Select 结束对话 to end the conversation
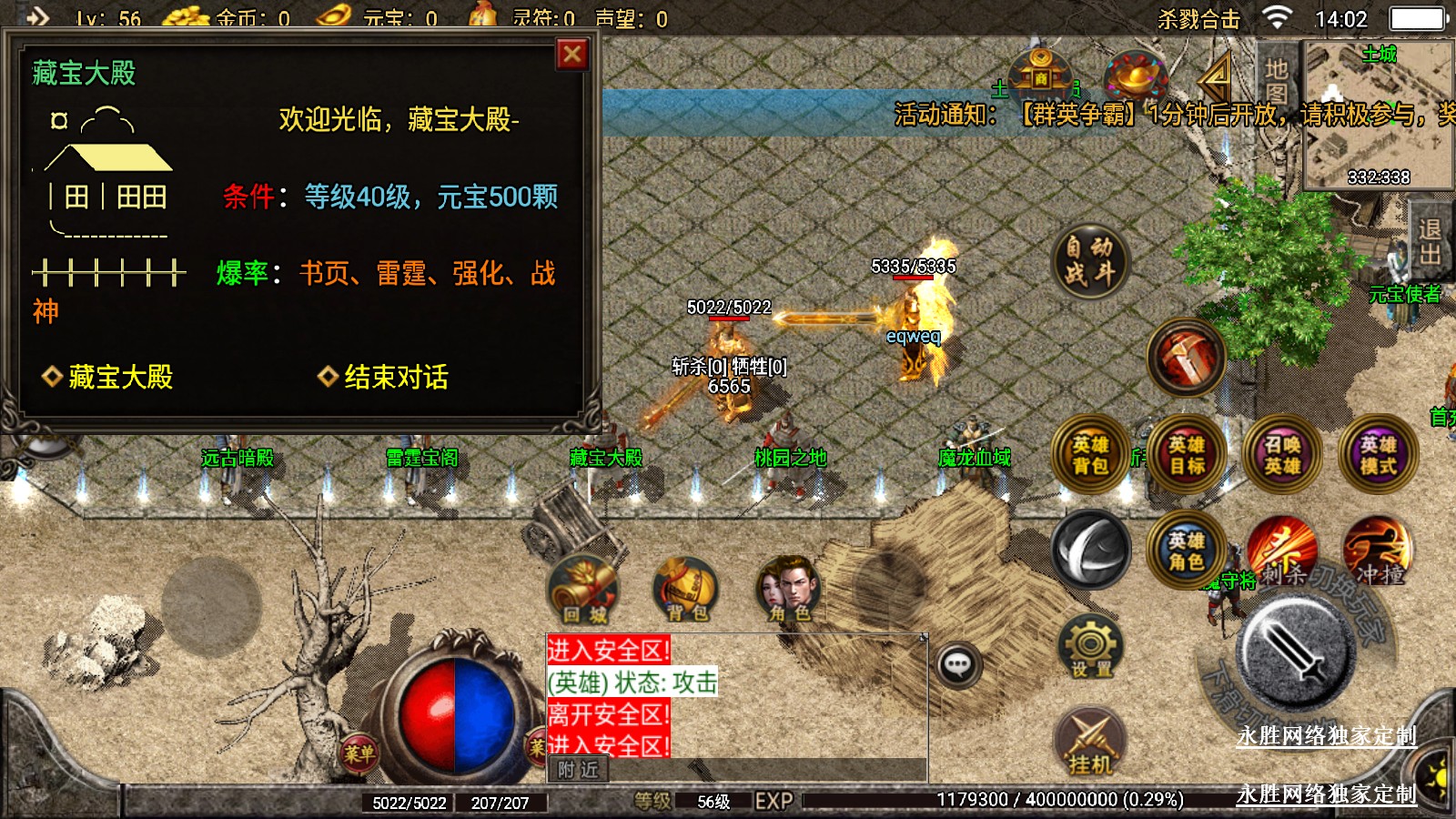 [395, 377]
